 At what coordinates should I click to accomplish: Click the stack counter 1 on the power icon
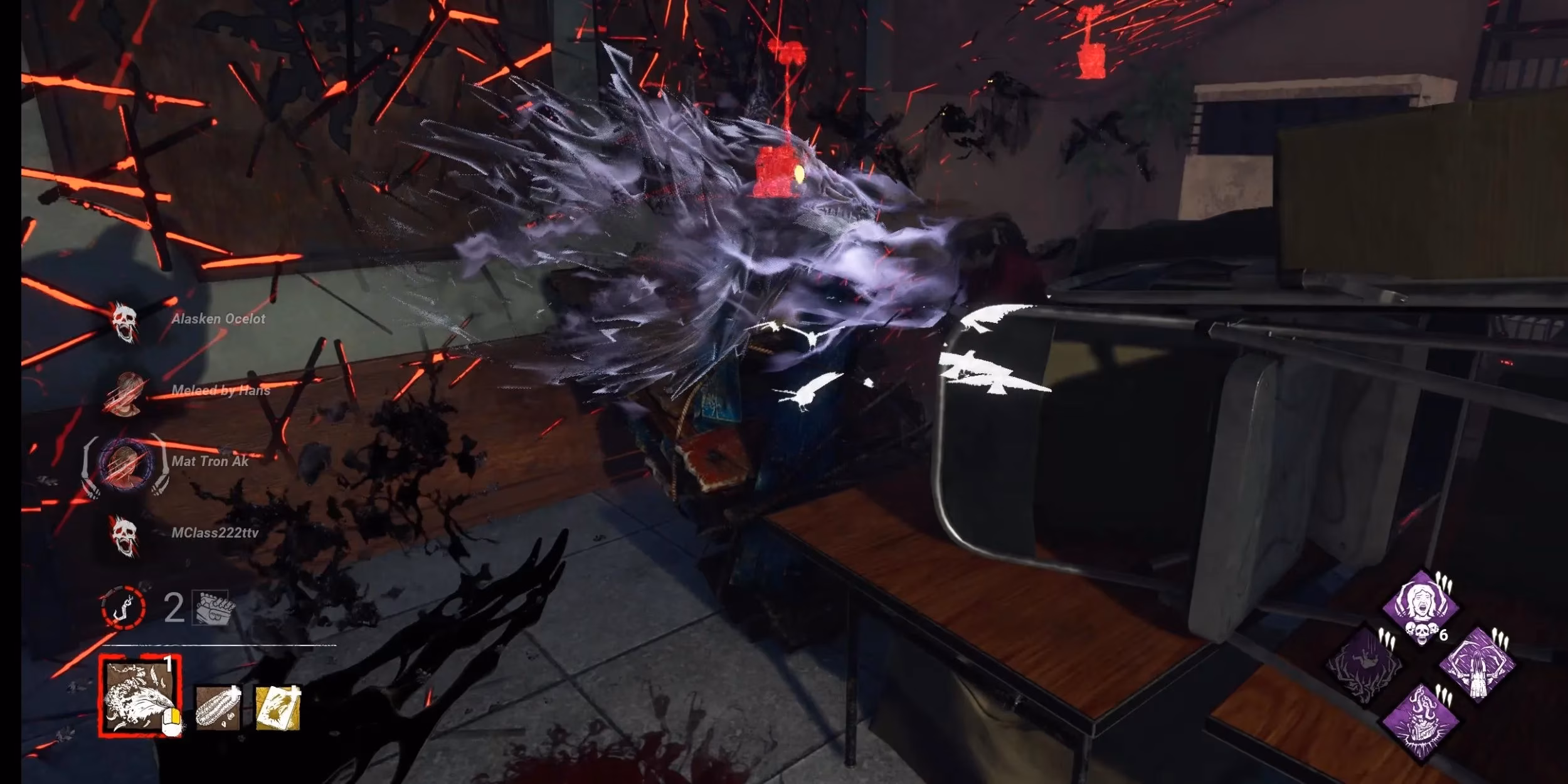(x=167, y=665)
